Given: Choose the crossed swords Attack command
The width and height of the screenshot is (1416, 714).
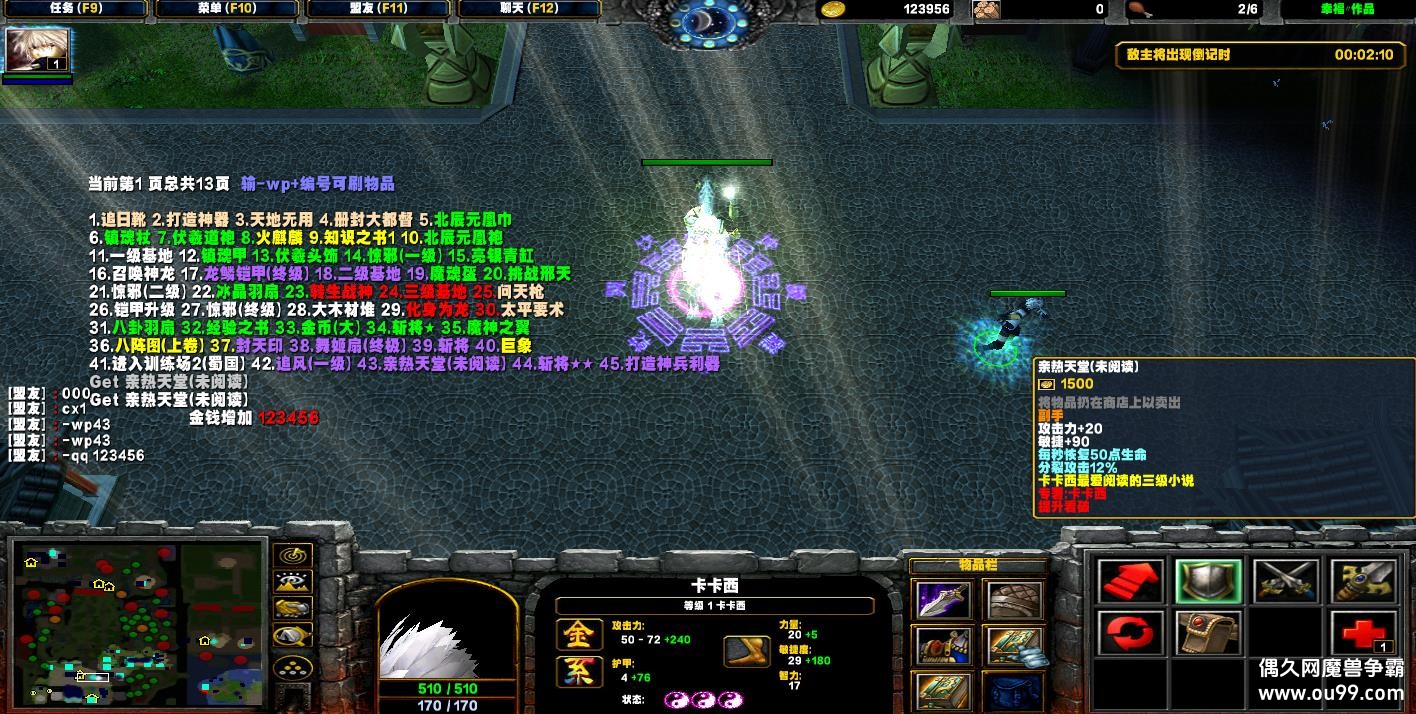Looking at the screenshot, I should coord(1285,581).
